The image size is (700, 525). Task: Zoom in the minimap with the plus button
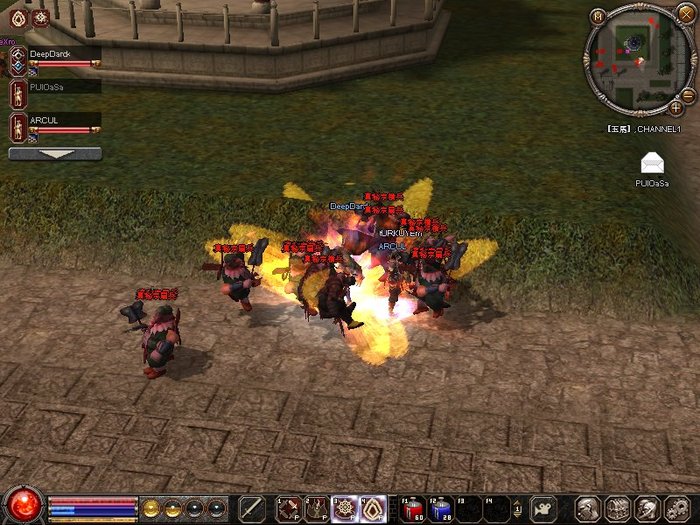point(676,106)
